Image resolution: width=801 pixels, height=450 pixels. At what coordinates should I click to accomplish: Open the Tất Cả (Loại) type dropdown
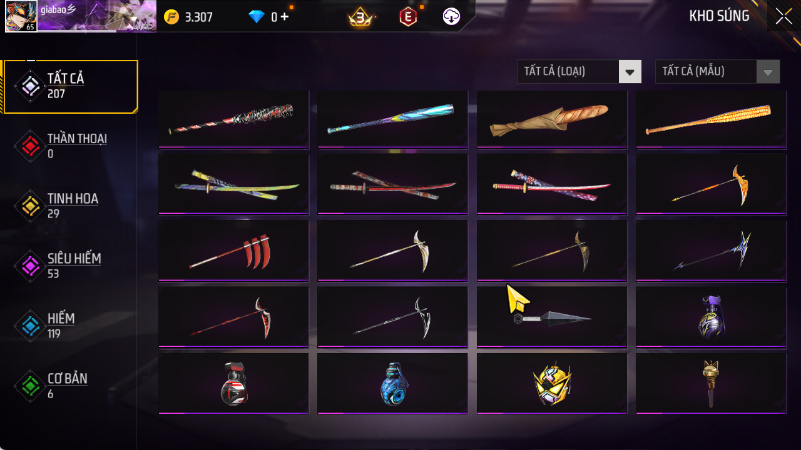coord(579,71)
